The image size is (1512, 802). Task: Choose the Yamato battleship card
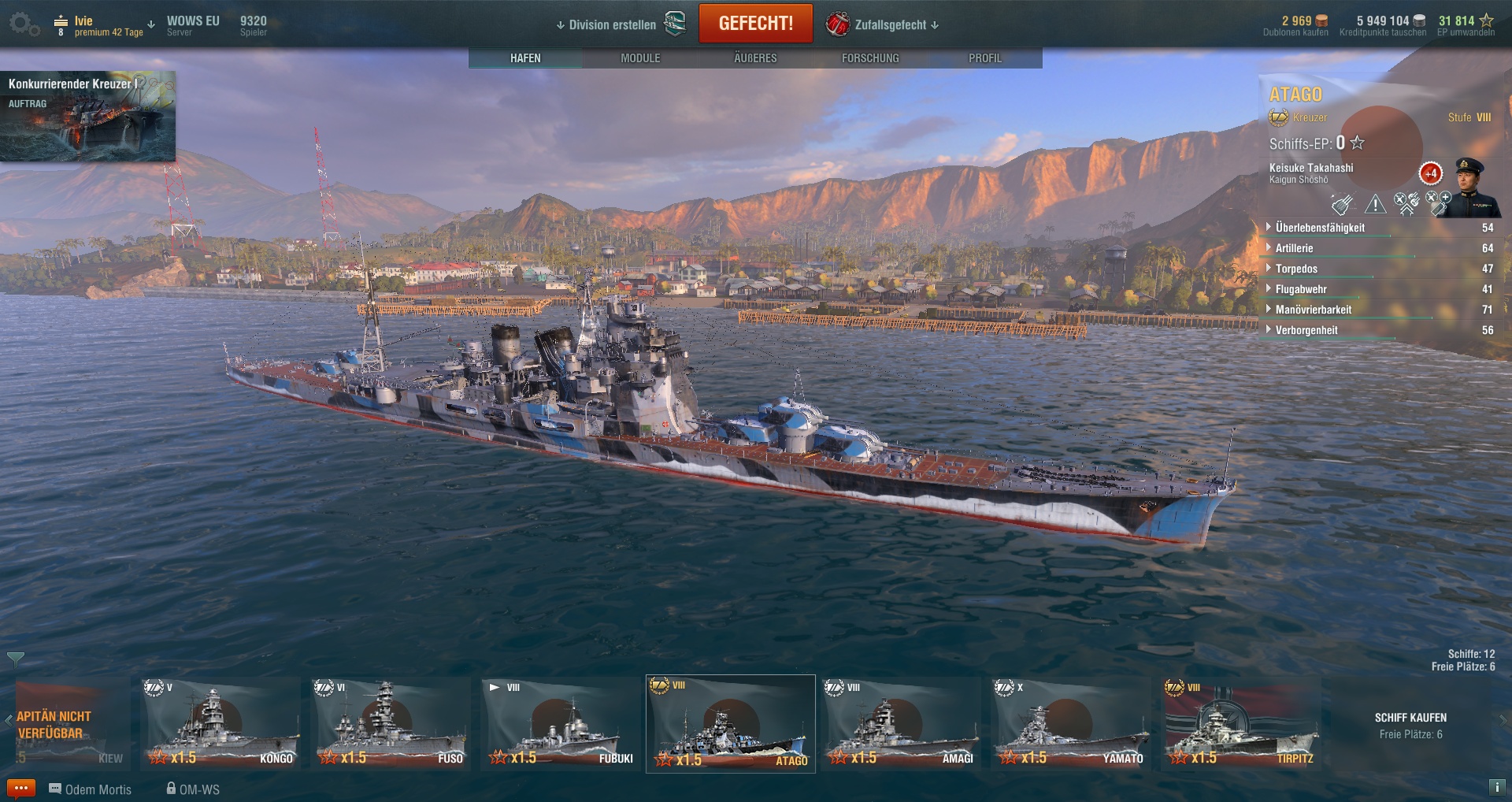tap(1071, 723)
